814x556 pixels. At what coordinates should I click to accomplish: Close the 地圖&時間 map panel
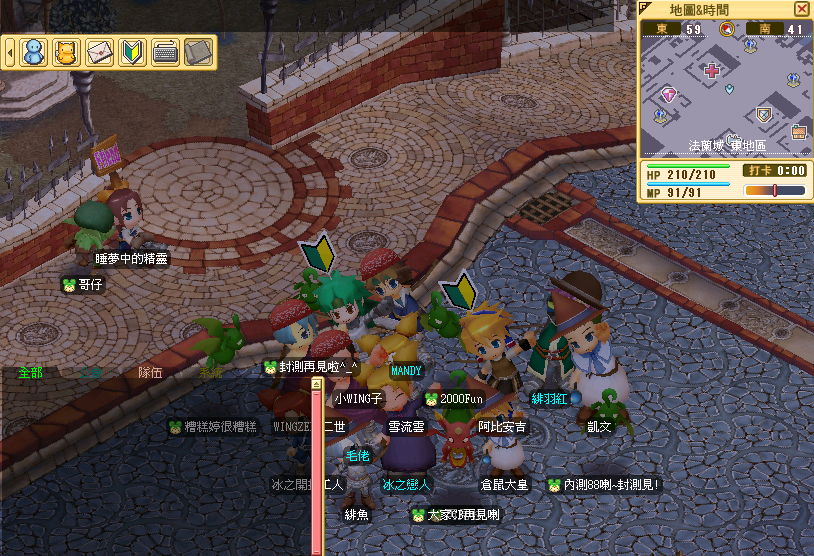coord(801,9)
